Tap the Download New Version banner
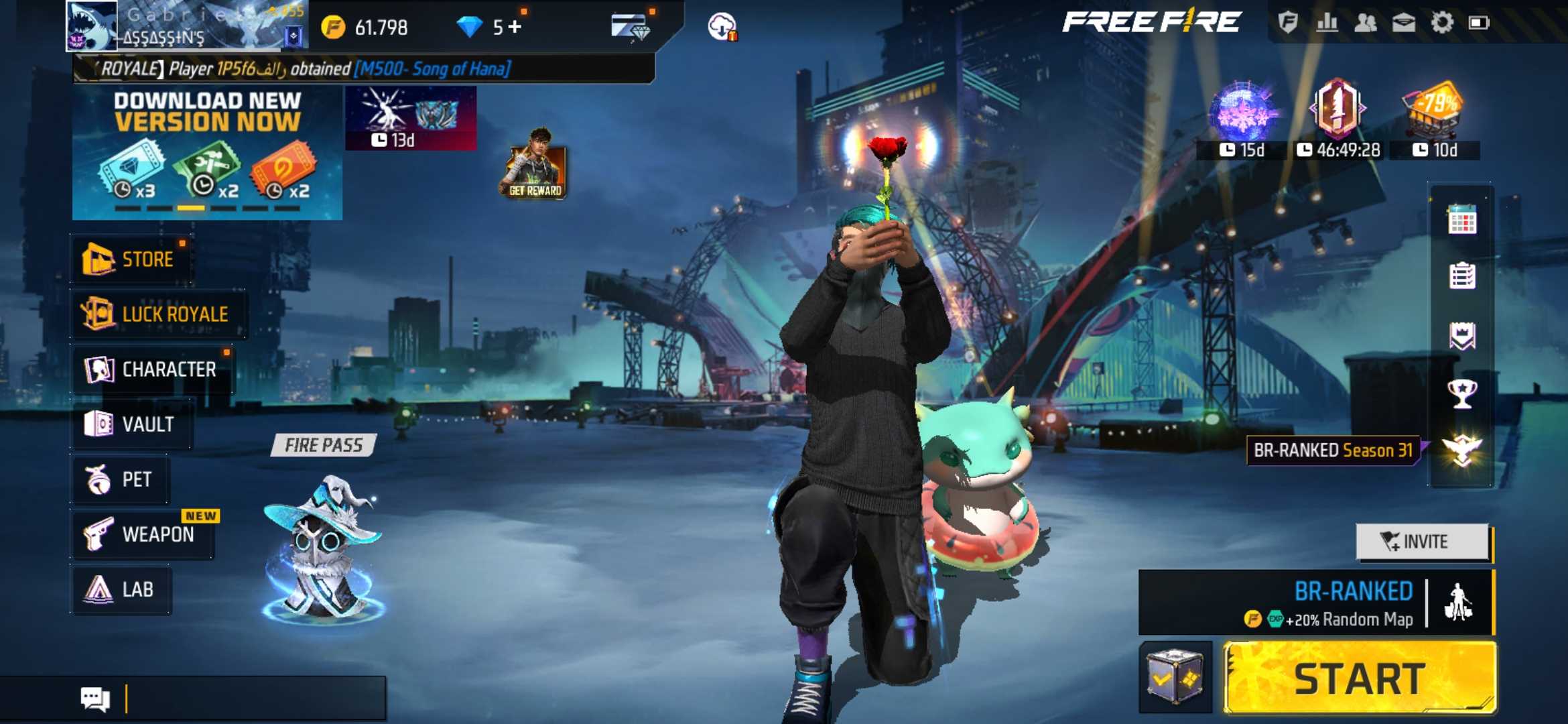 pos(207,153)
